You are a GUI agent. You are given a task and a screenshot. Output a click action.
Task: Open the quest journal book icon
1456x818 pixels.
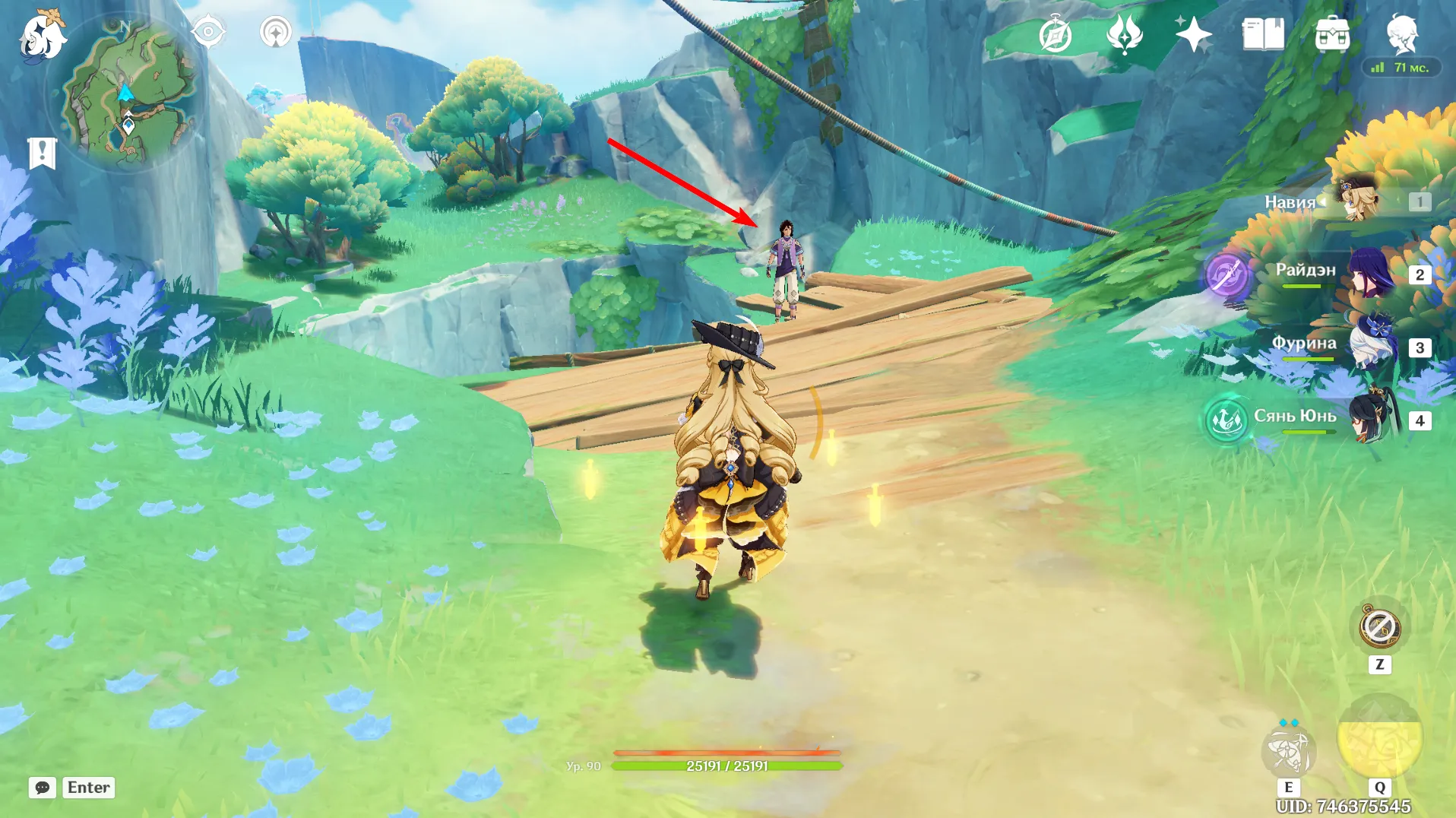click(1261, 34)
